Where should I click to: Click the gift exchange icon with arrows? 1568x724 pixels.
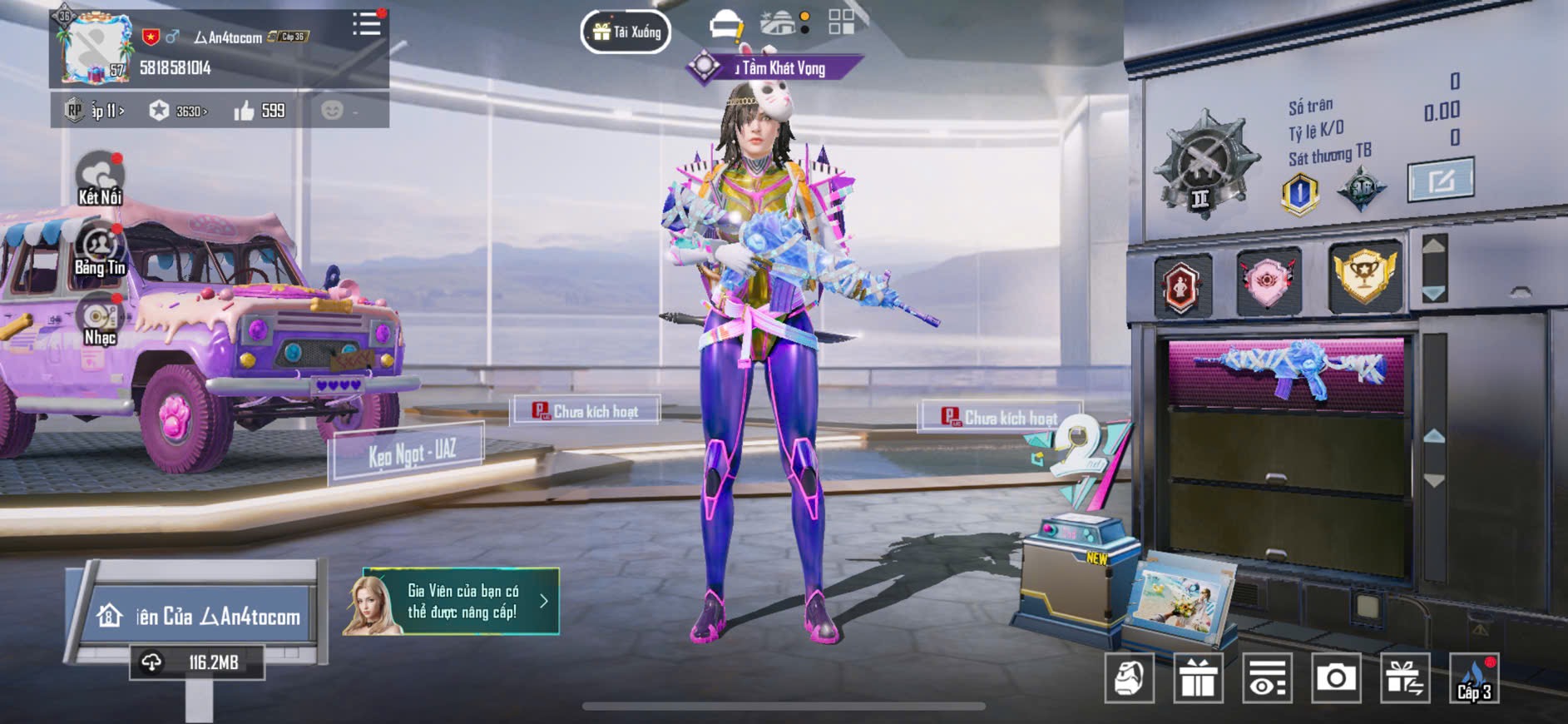coord(1405,678)
